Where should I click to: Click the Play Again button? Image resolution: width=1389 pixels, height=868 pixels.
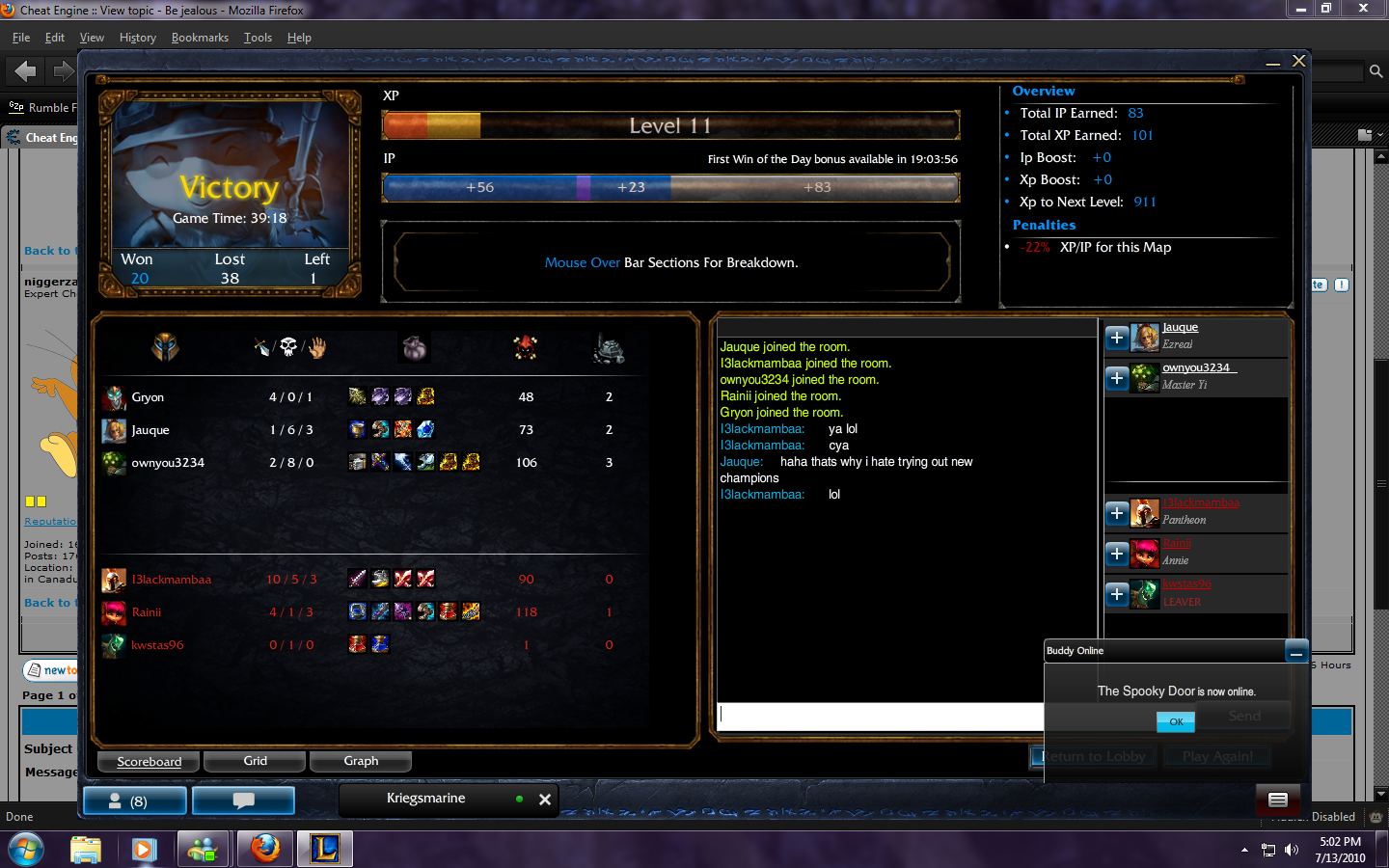(1216, 756)
